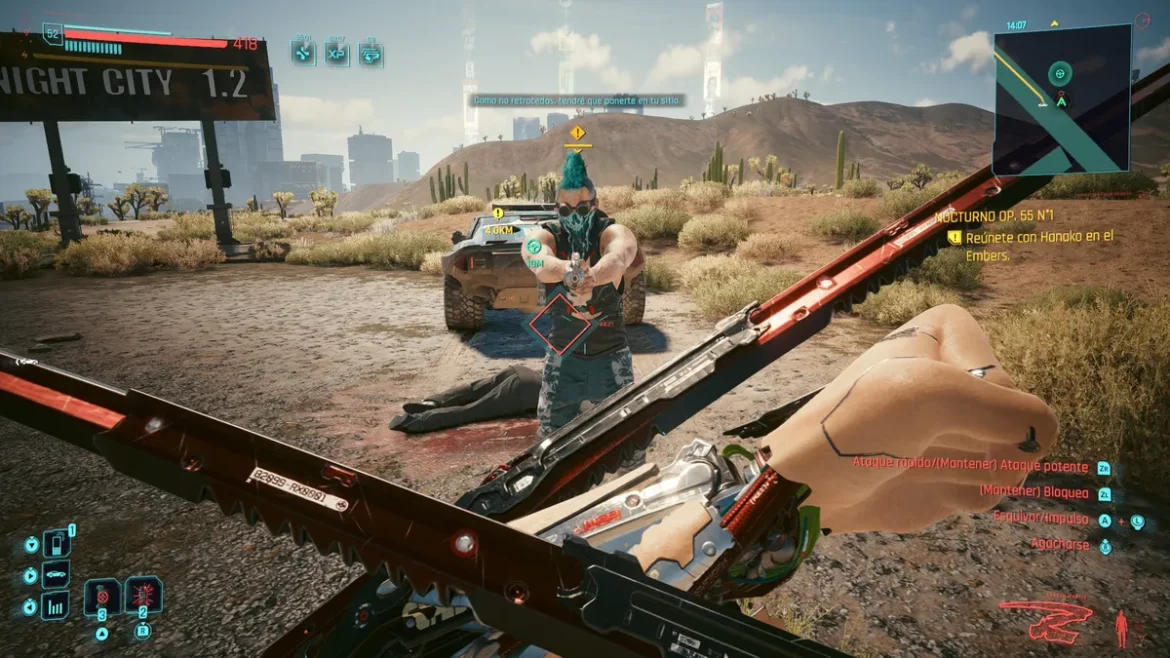
Task: Click the vehicle steering wheel marker on minimap
Action: 1060,73
